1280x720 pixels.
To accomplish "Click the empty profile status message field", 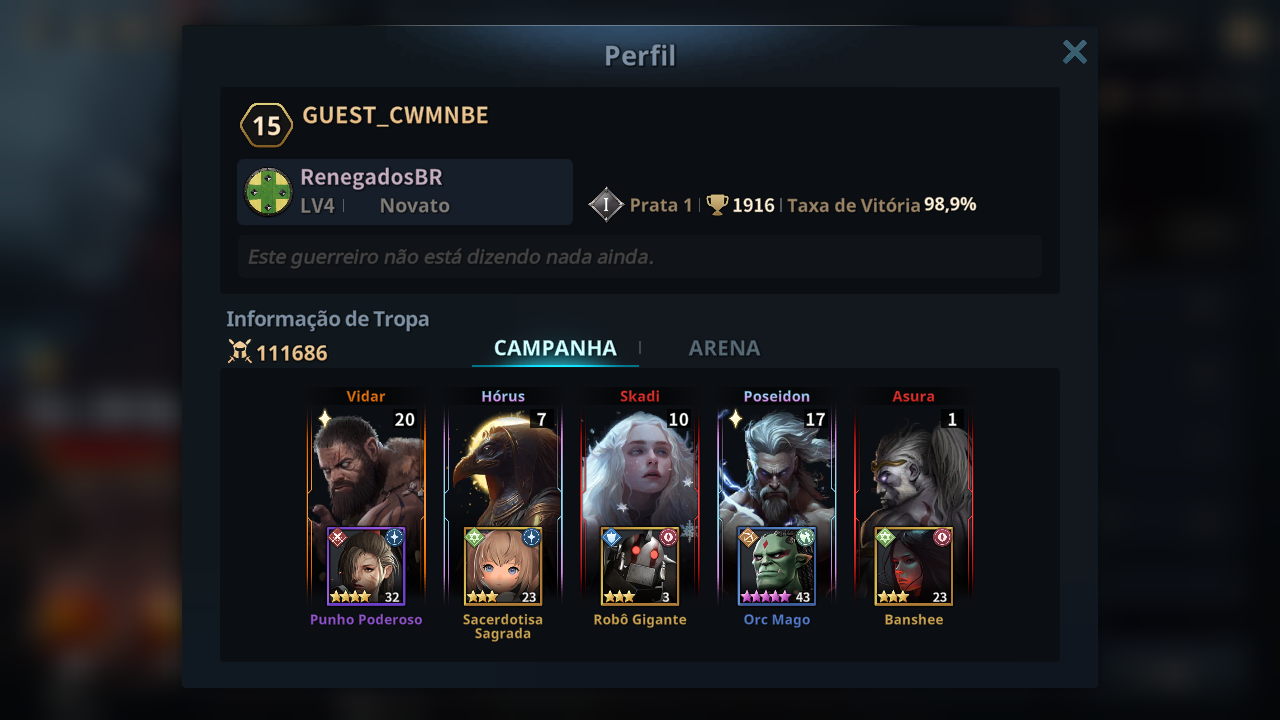I will click(639, 257).
